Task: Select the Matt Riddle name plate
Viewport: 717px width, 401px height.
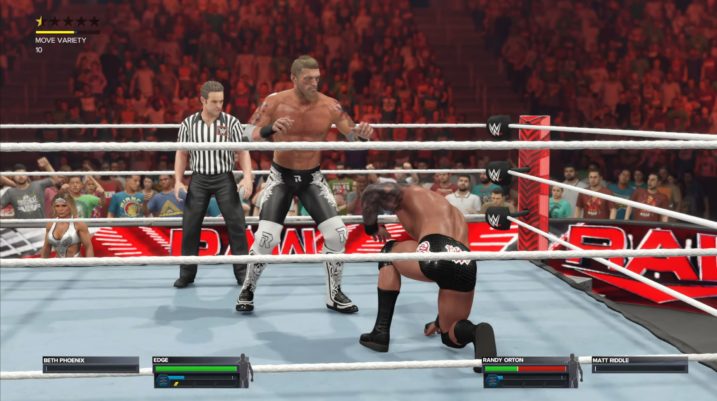Action: coord(639,364)
